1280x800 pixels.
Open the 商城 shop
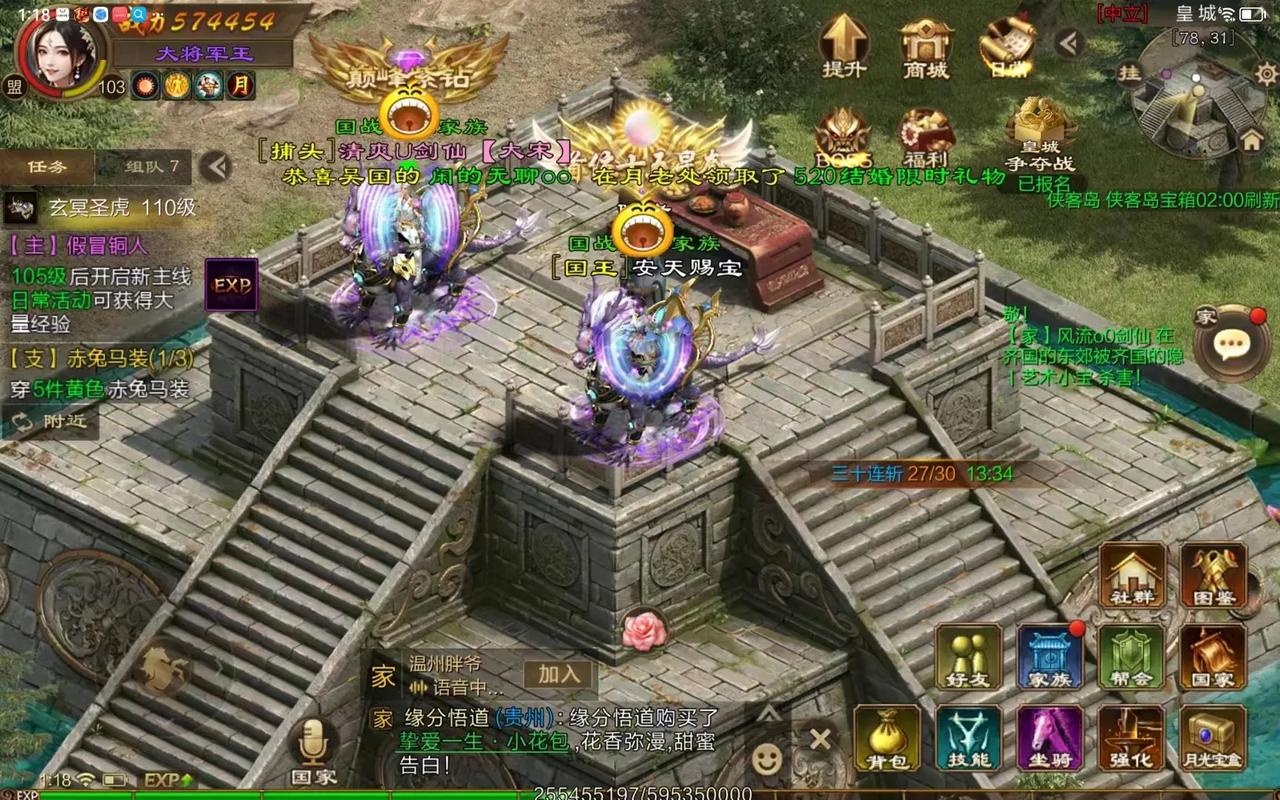pyautogui.click(x=925, y=44)
